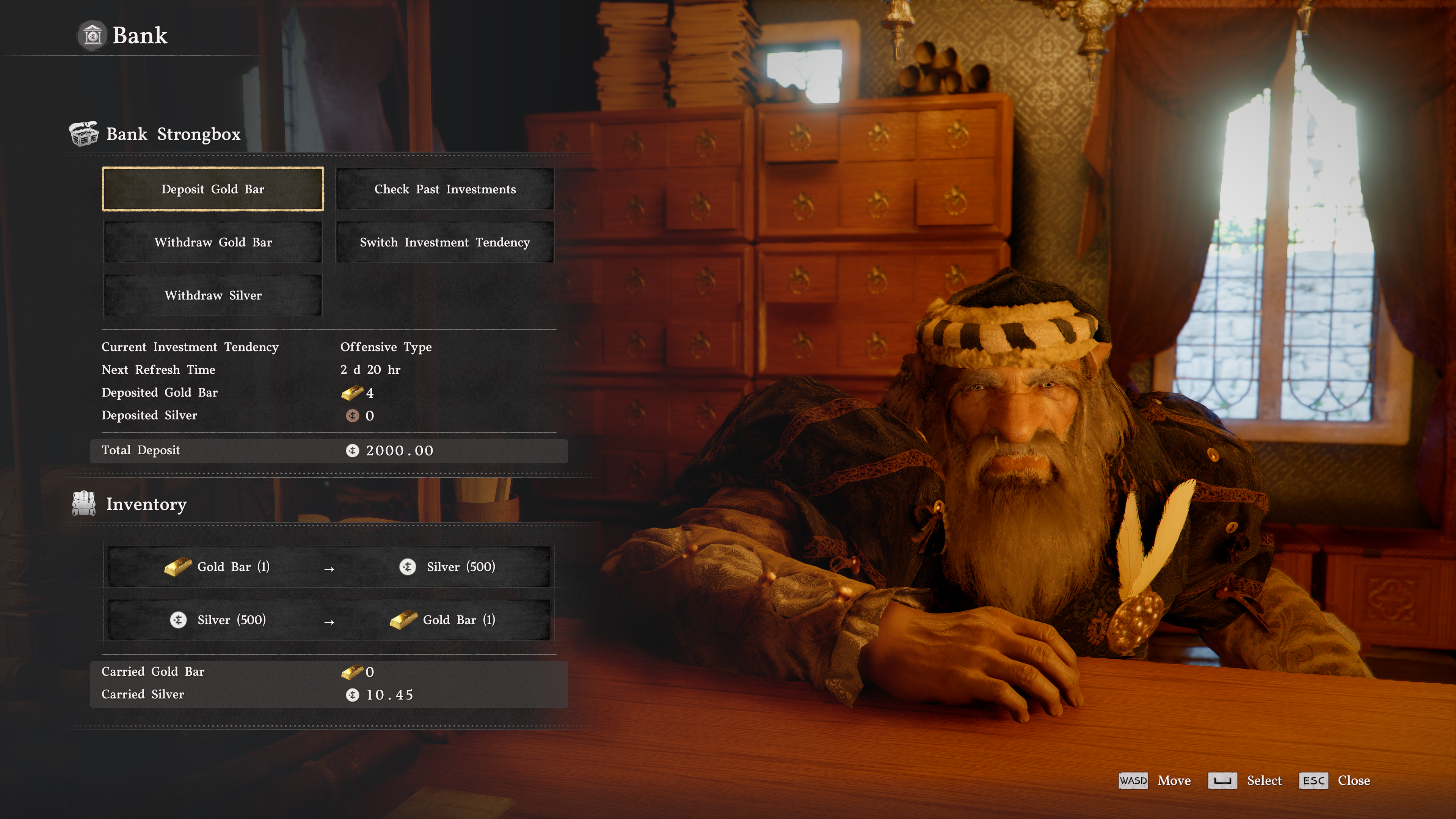The image size is (1456, 819).
Task: Click the Withdraw Silver button
Action: point(212,295)
